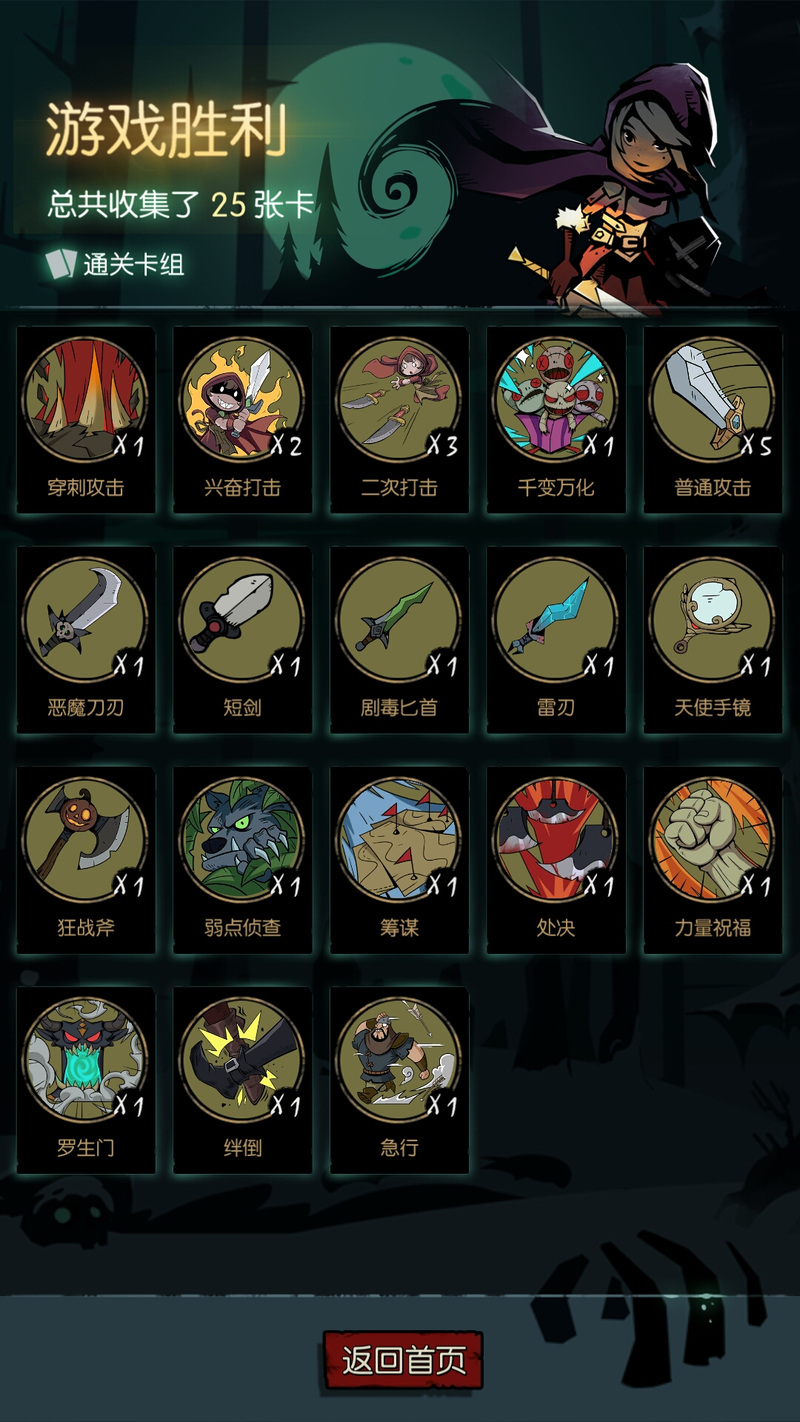Select the 筹谋 map card
800x1422 pixels.
[399, 859]
